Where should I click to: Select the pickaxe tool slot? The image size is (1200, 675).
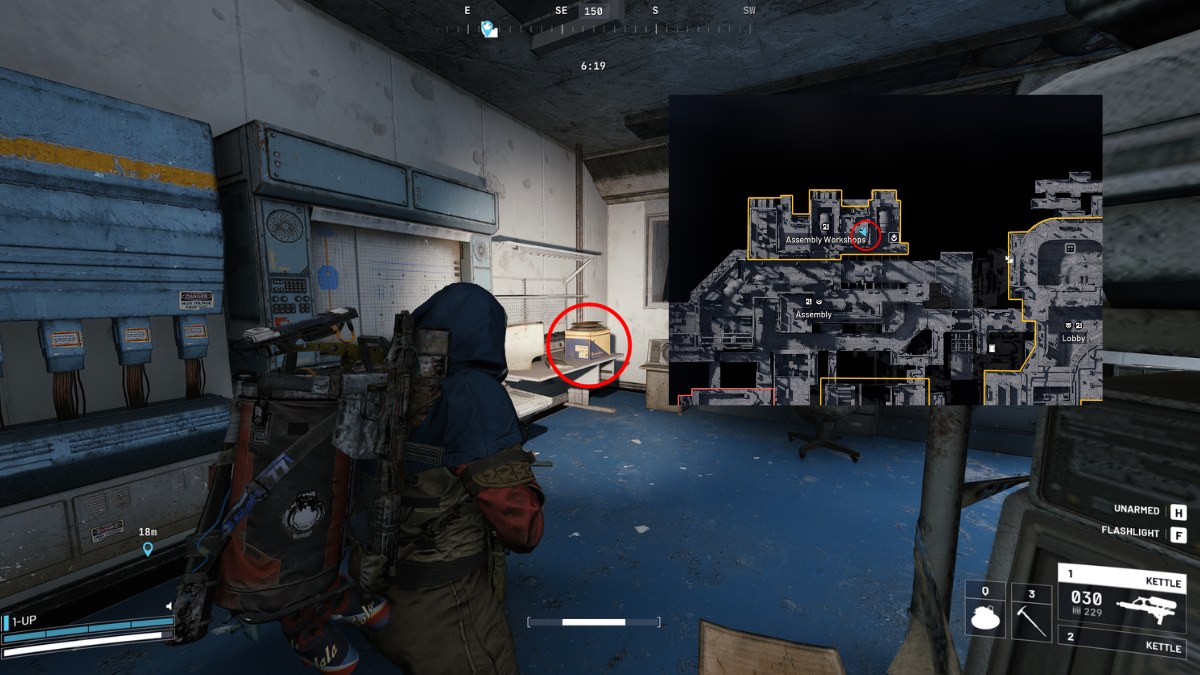coord(1031,610)
